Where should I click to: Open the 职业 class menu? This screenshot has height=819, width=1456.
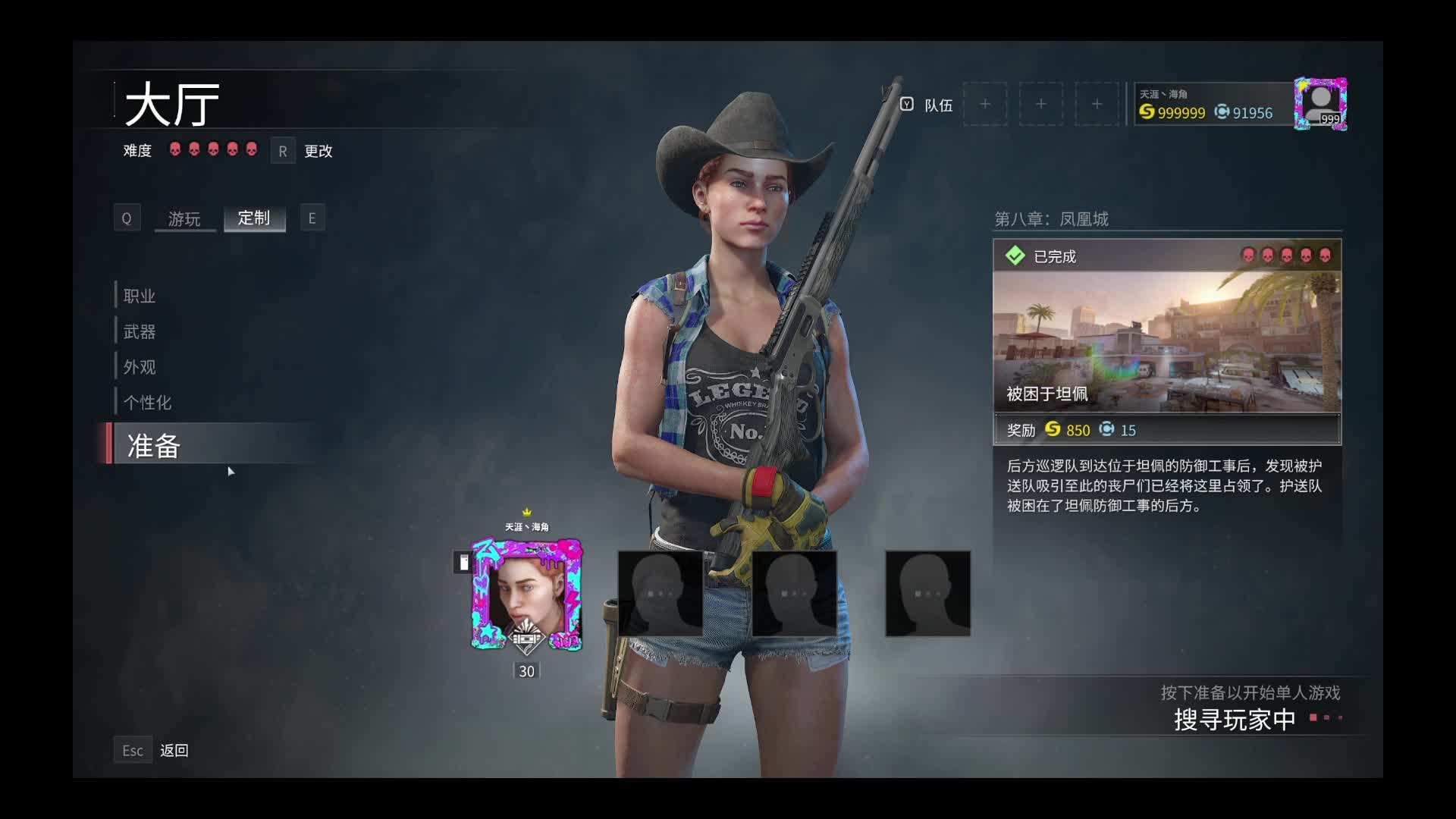click(140, 296)
